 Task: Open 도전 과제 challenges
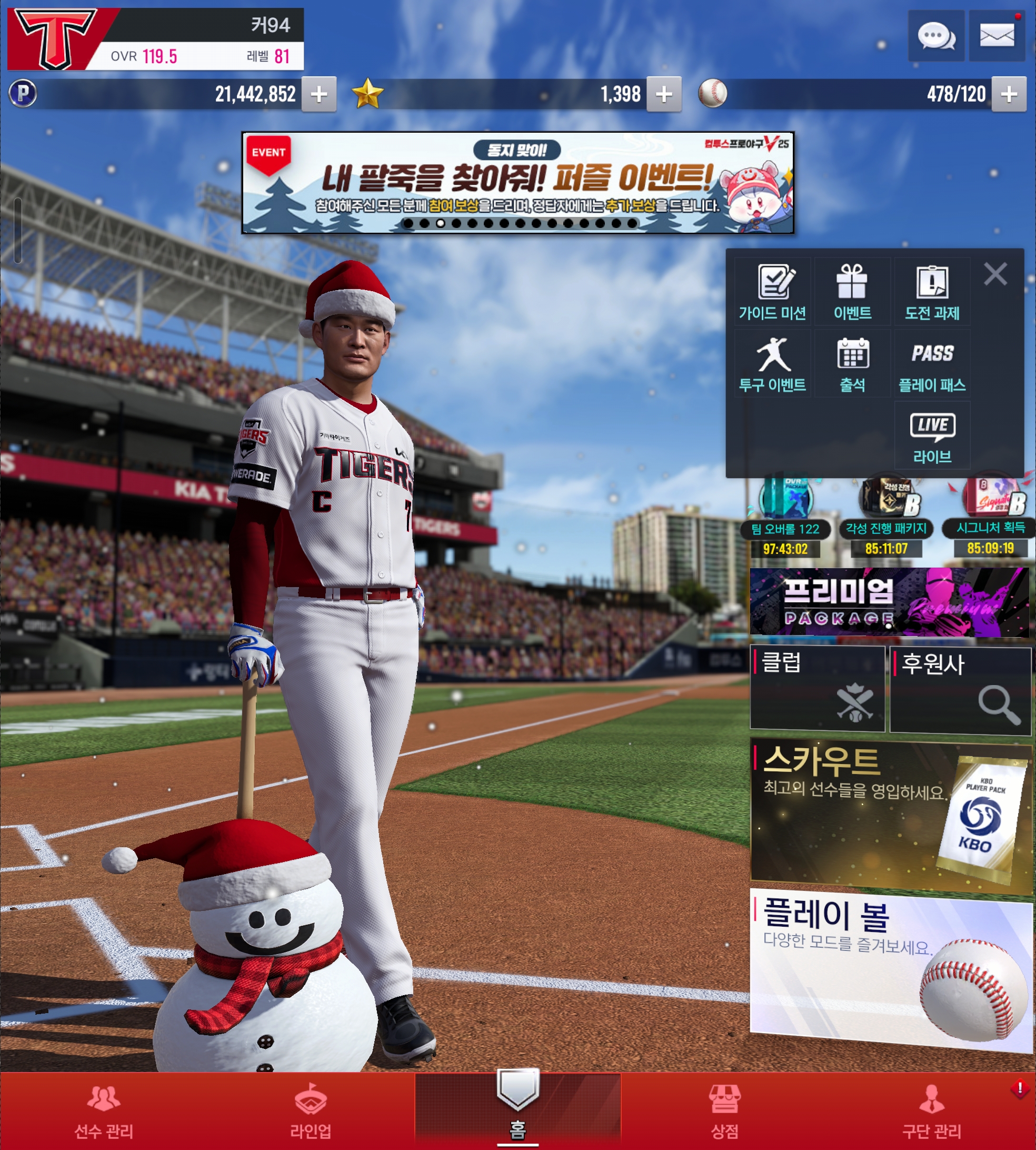pyautogui.click(x=932, y=292)
